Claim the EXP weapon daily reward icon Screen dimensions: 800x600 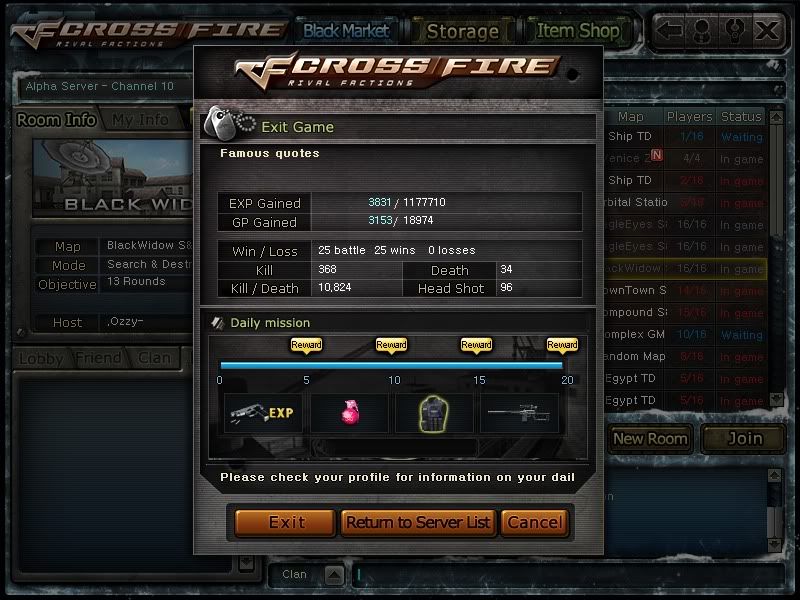[x=262, y=411]
